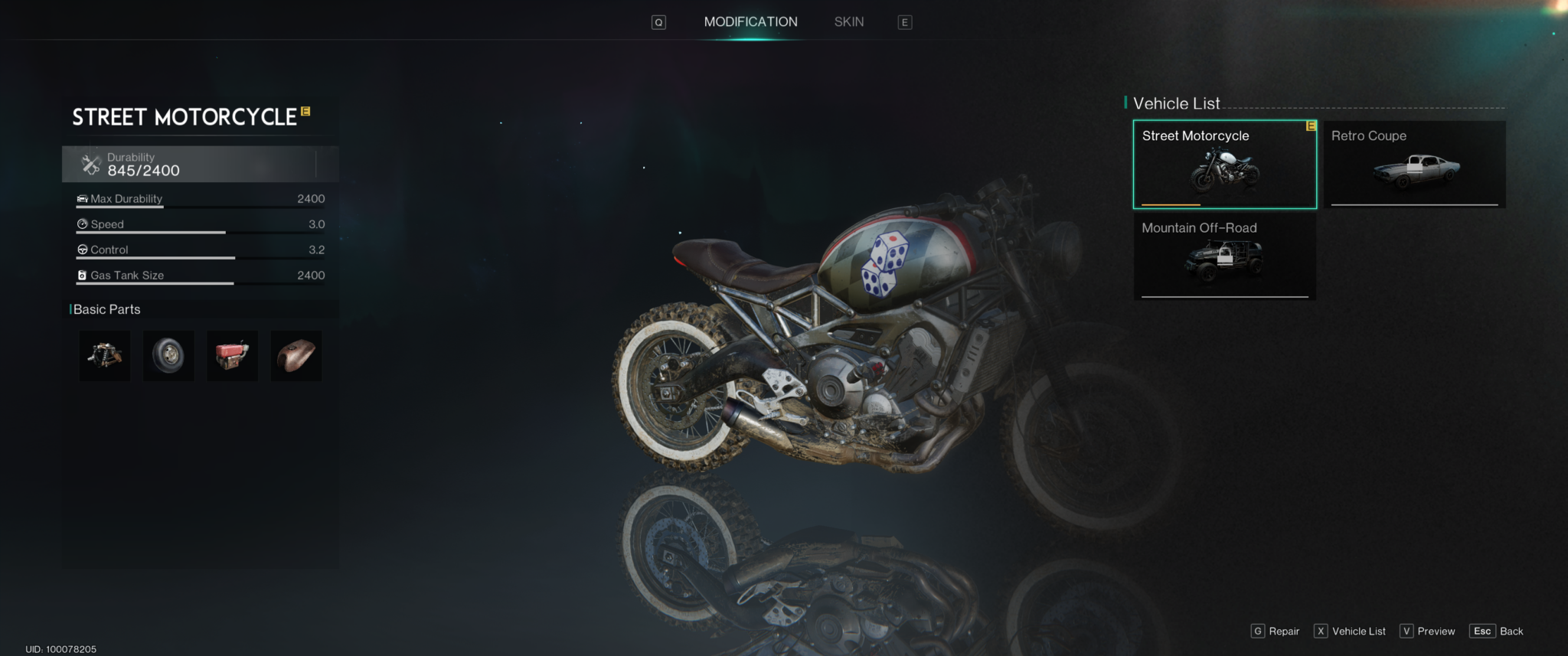This screenshot has width=1568, height=656.
Task: Click the fuel can icon near Gas Tank Size
Action: 82,275
